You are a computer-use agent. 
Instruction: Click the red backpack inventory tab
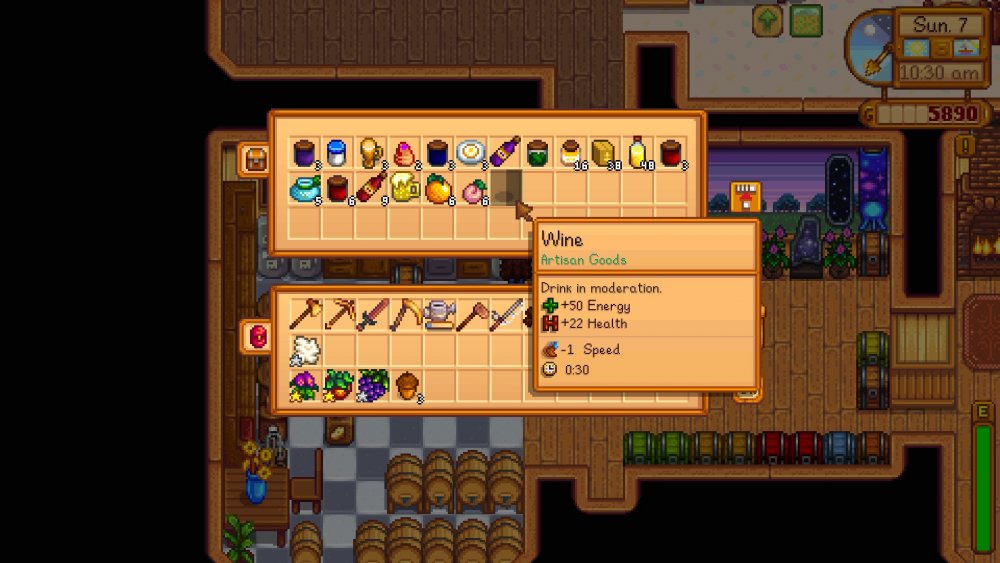click(256, 337)
